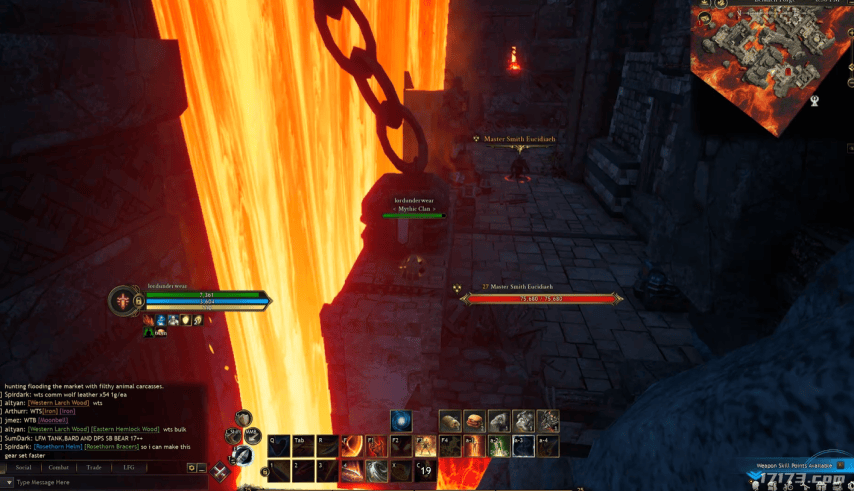Image resolution: width=854 pixels, height=491 pixels.
Task: Switch to the Combat chat tab
Action: (x=59, y=467)
